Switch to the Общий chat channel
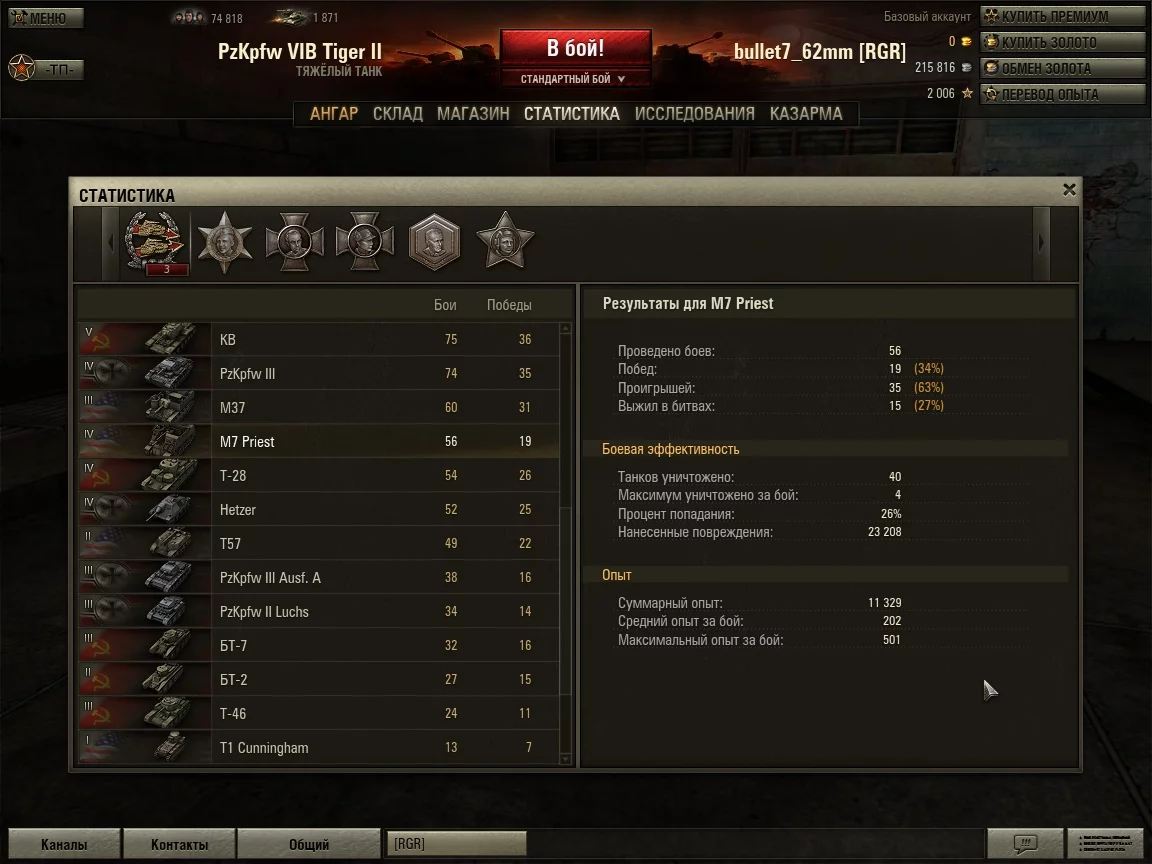The height and width of the screenshot is (864, 1152). (309, 844)
